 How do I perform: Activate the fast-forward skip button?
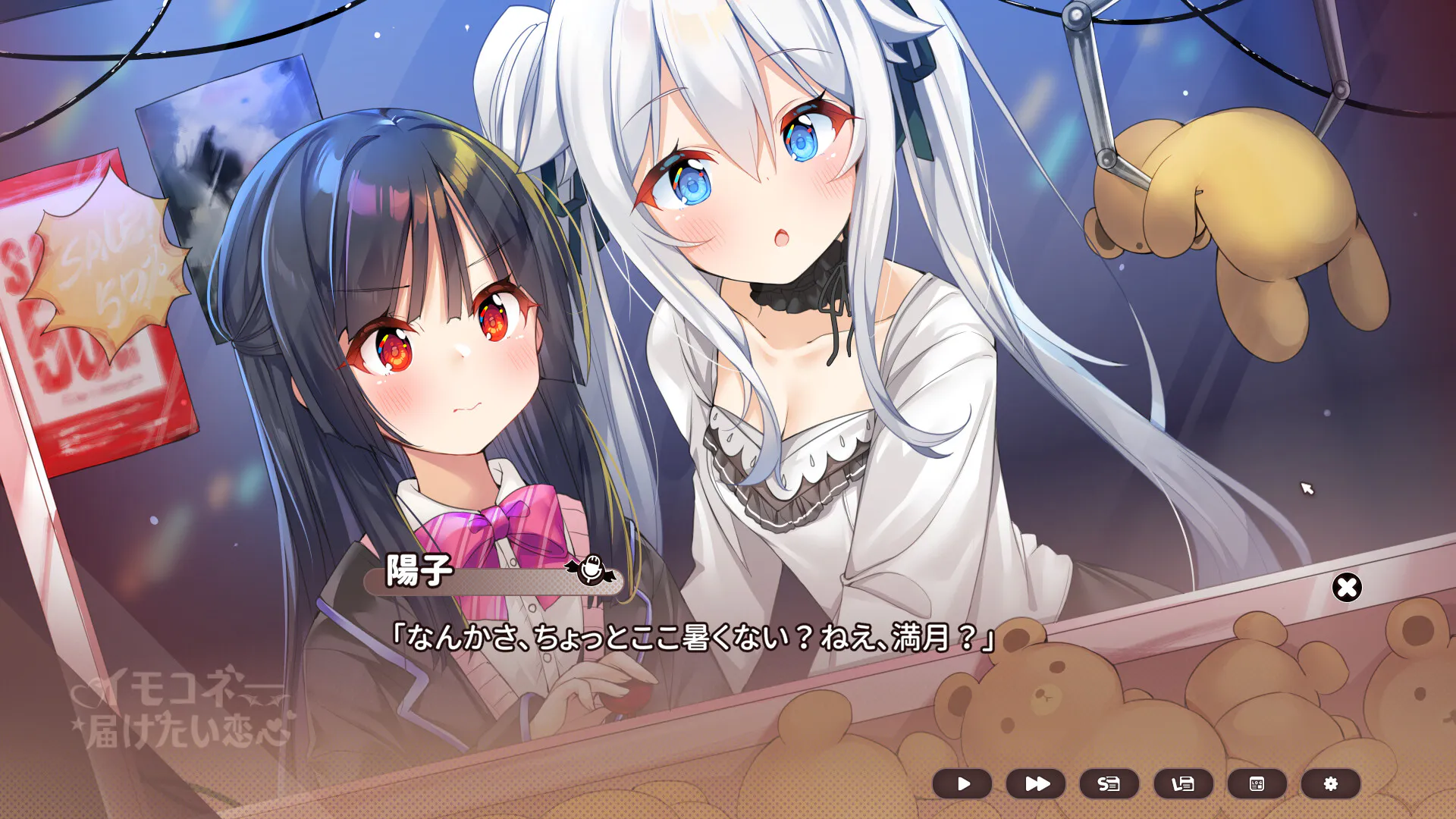coord(1036,784)
